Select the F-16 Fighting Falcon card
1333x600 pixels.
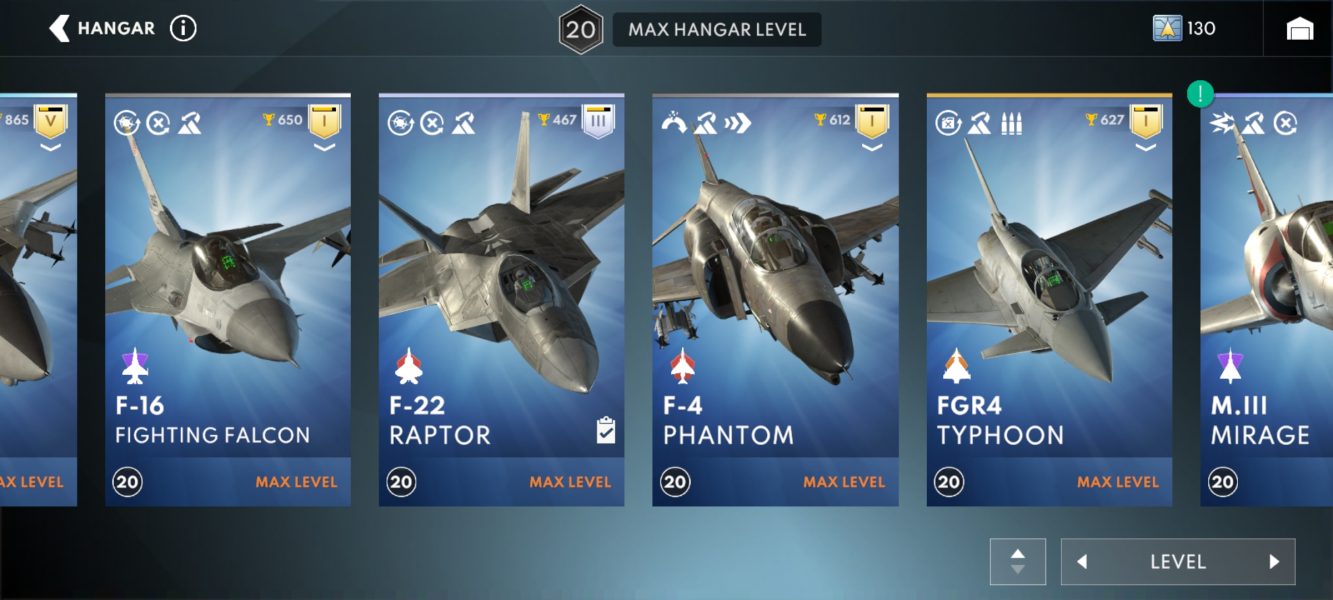228,300
